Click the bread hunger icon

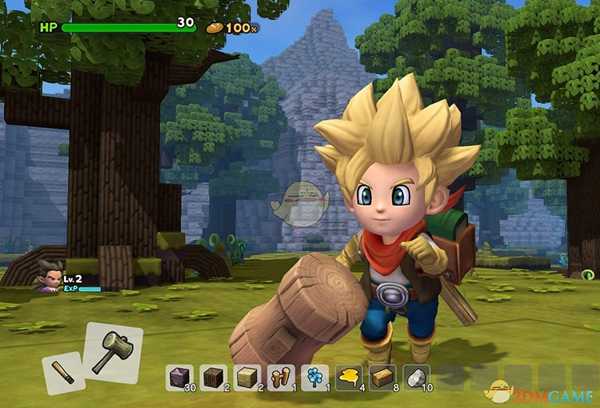[214, 27]
